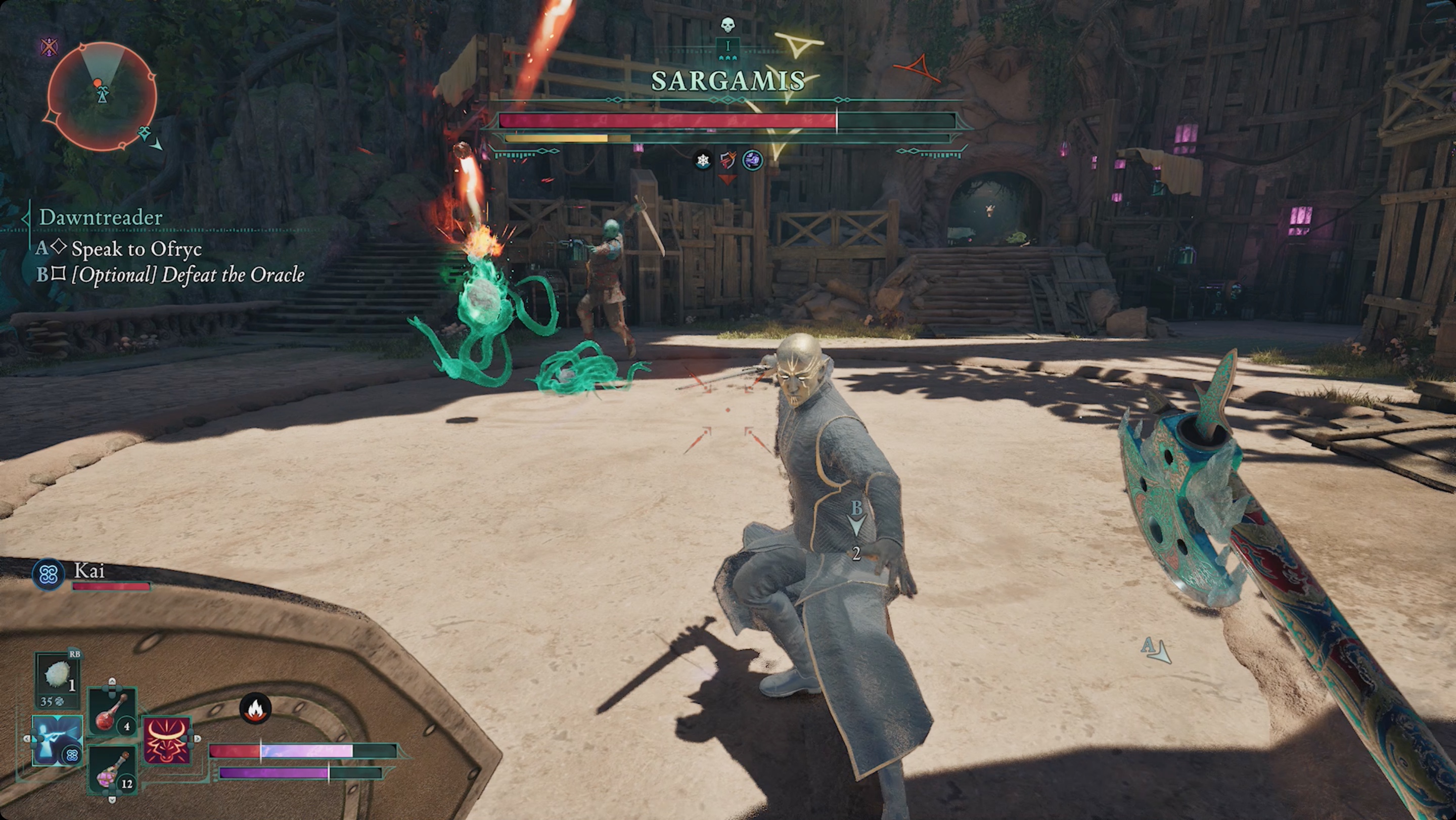The image size is (1456, 820).
Task: Inspect the purple round status icon on Sargamis
Action: click(x=752, y=161)
